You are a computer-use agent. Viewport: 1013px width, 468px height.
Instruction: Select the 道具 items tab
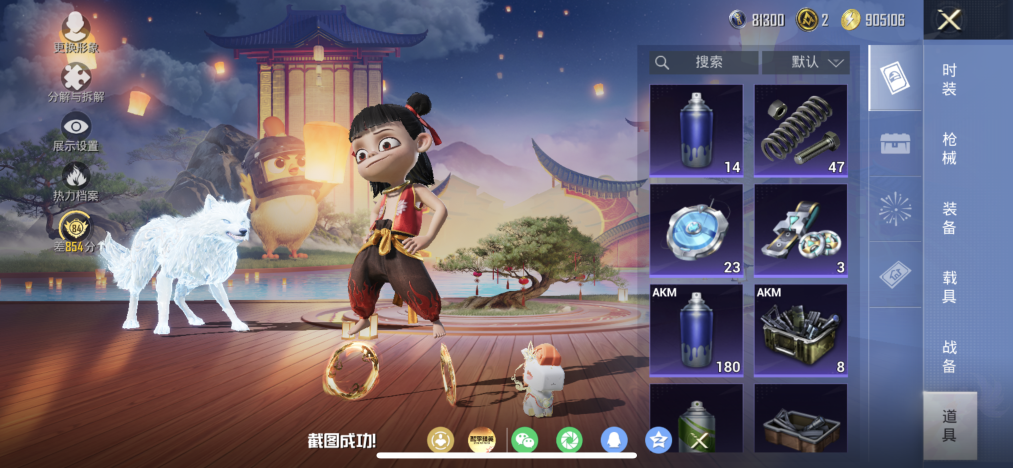tap(949, 425)
